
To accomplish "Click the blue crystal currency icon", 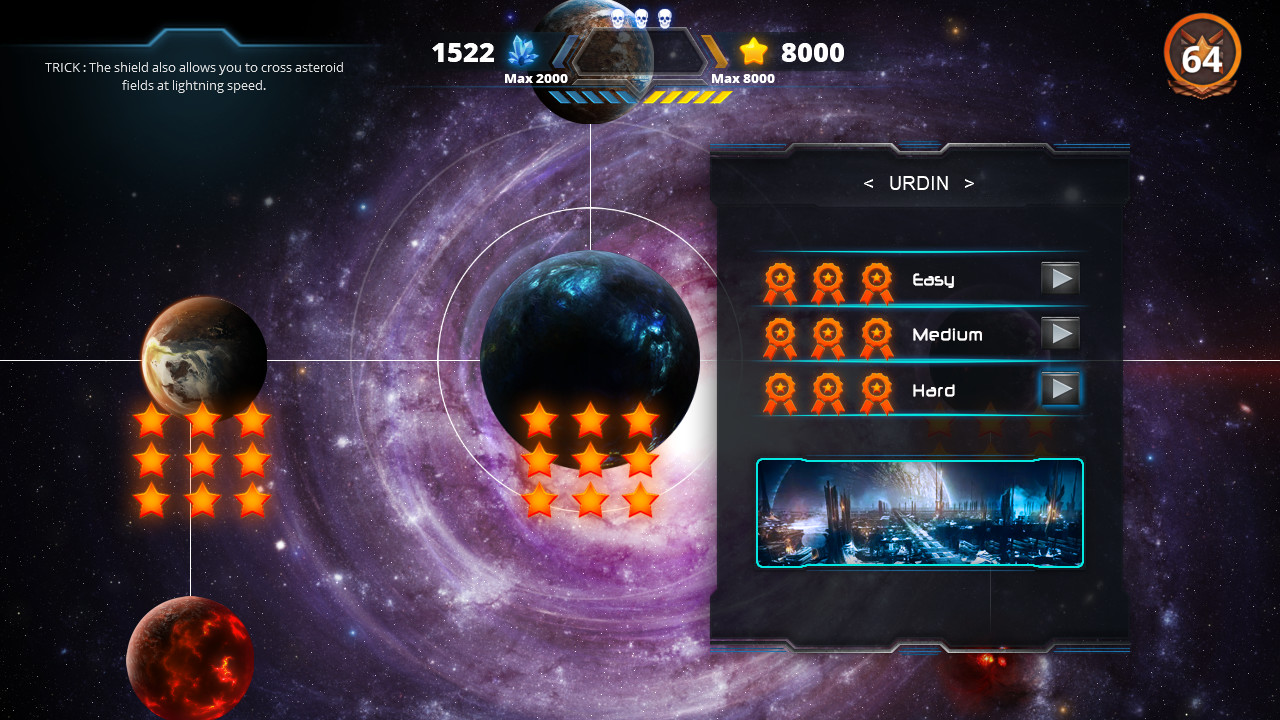I will (521, 52).
